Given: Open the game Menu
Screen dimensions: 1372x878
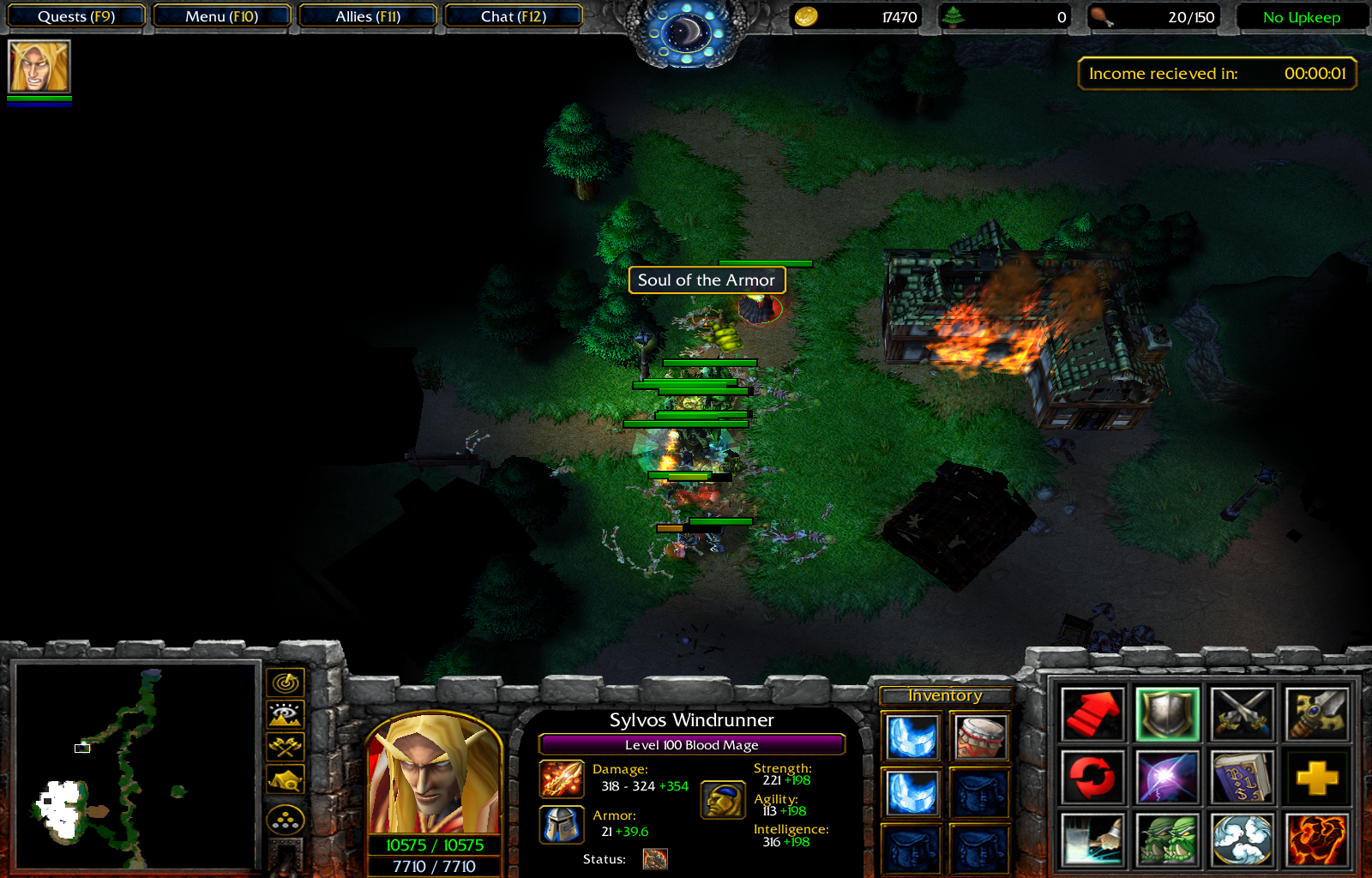Looking at the screenshot, I should [221, 15].
